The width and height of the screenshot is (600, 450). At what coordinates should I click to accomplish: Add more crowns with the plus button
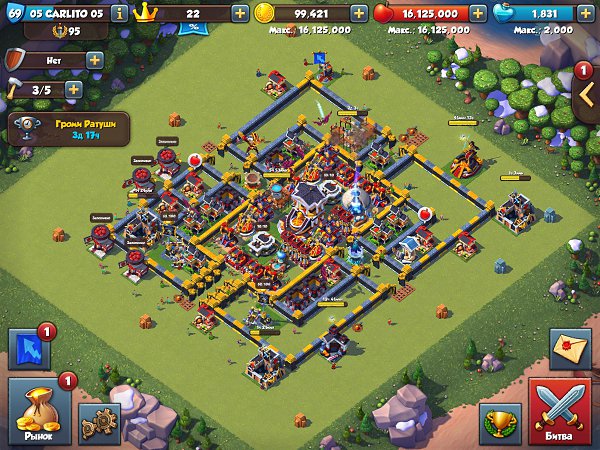tap(240, 14)
